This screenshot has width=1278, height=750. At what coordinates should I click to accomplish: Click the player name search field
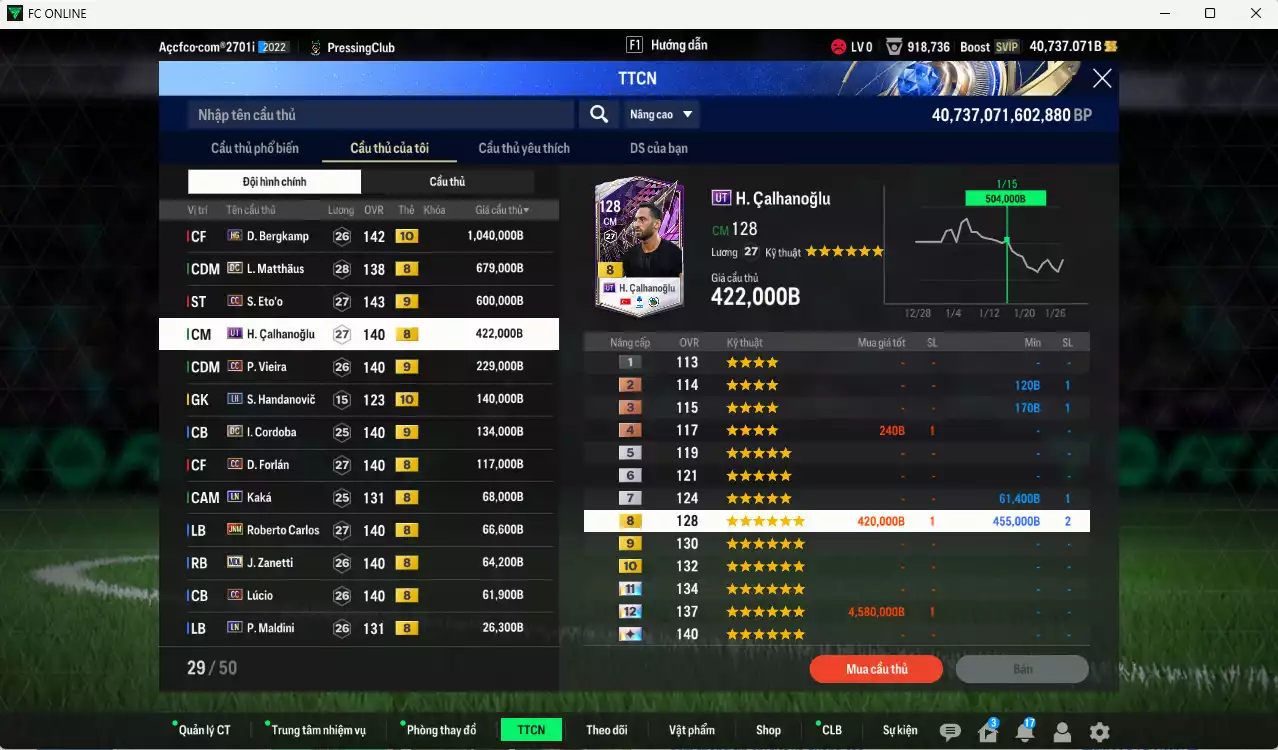pos(380,115)
